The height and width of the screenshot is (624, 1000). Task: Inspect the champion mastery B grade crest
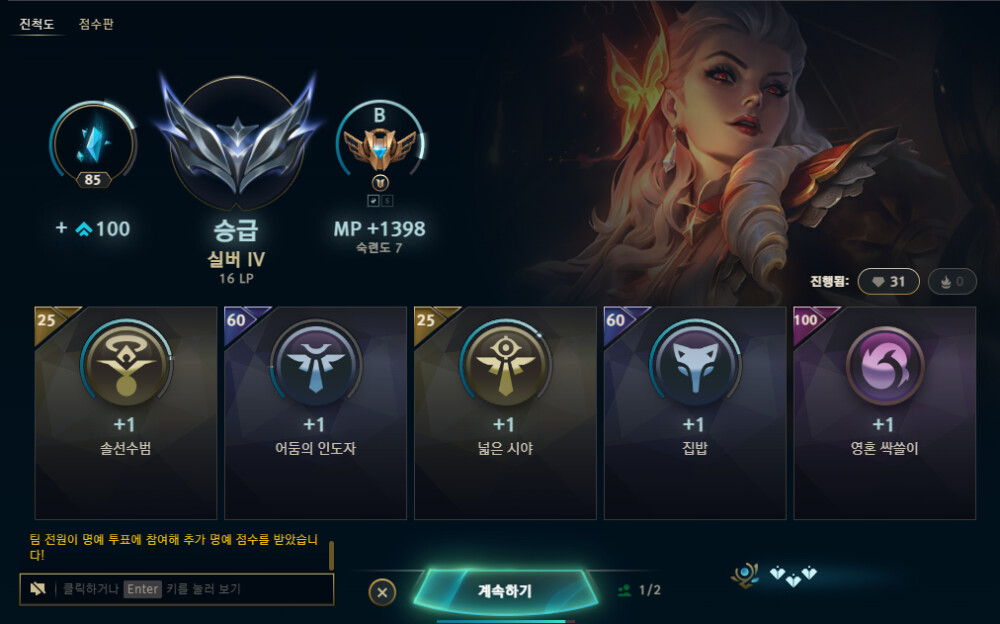[x=379, y=146]
